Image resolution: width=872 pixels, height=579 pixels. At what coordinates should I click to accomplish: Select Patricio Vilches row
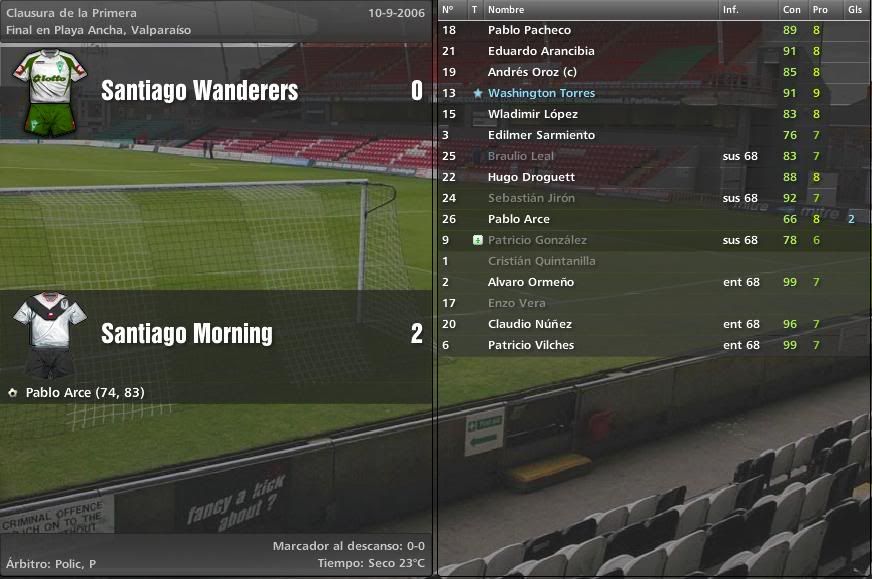point(531,345)
